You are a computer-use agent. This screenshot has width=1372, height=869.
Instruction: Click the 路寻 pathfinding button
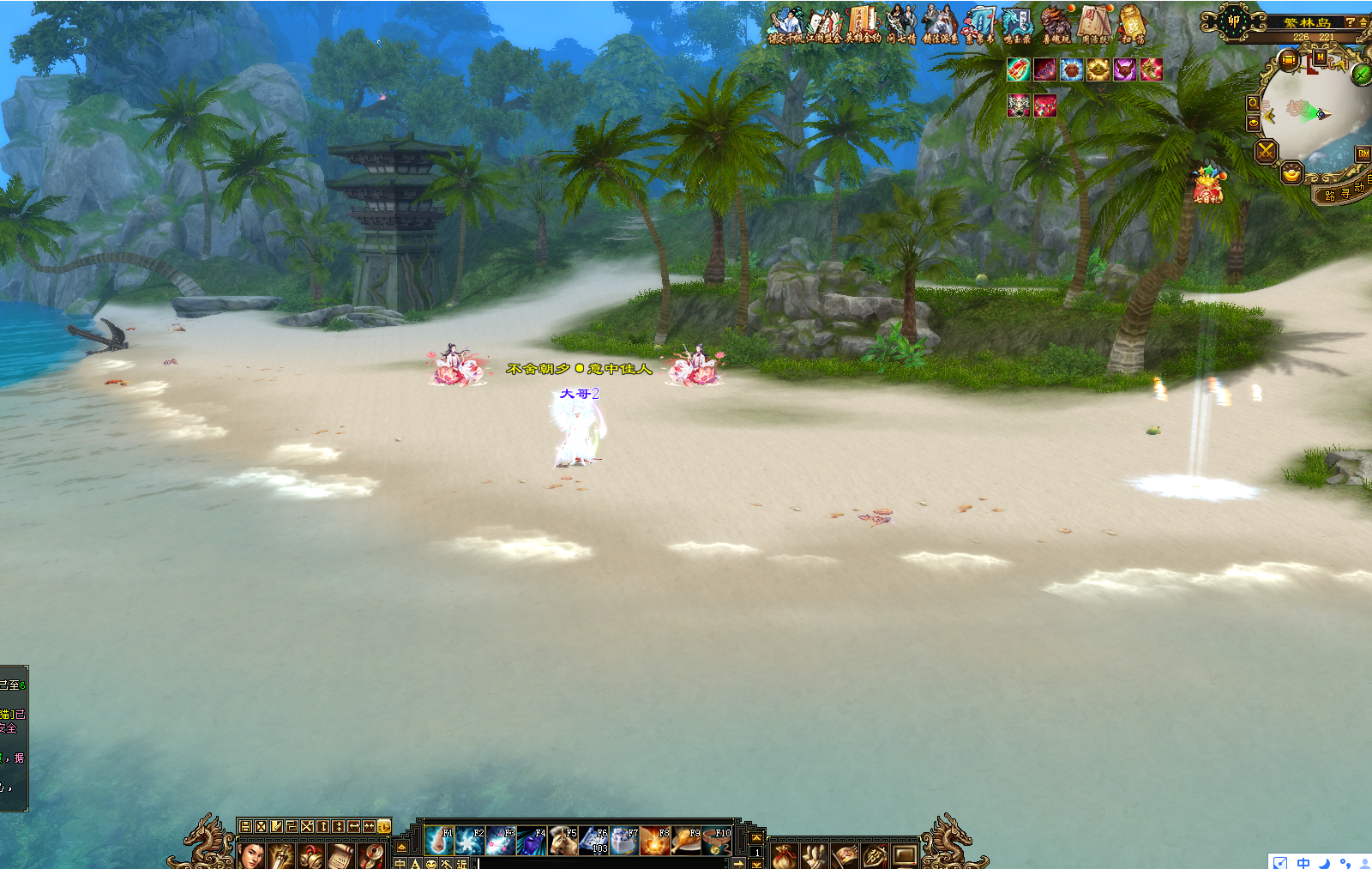(x=1337, y=195)
